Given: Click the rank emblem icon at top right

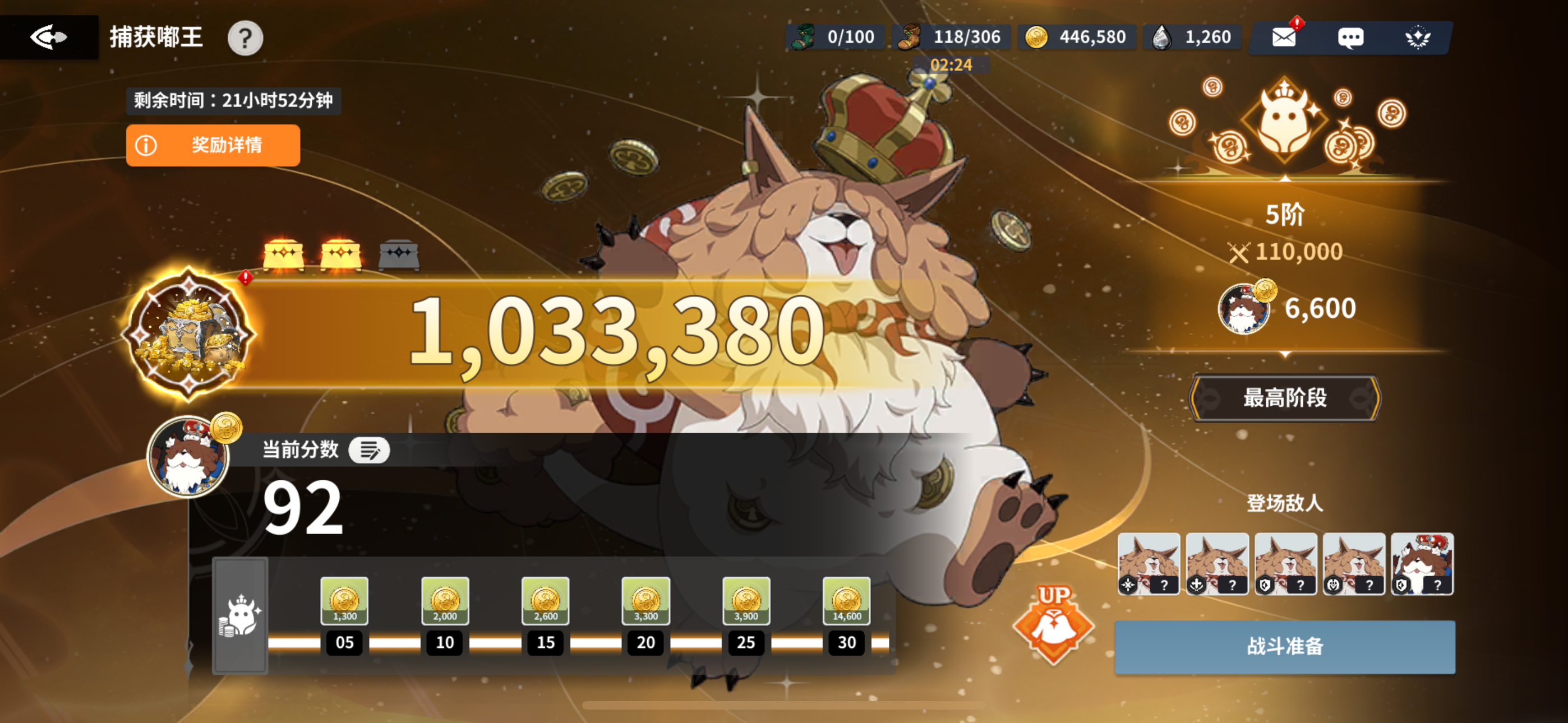Looking at the screenshot, I should pos(1418,38).
